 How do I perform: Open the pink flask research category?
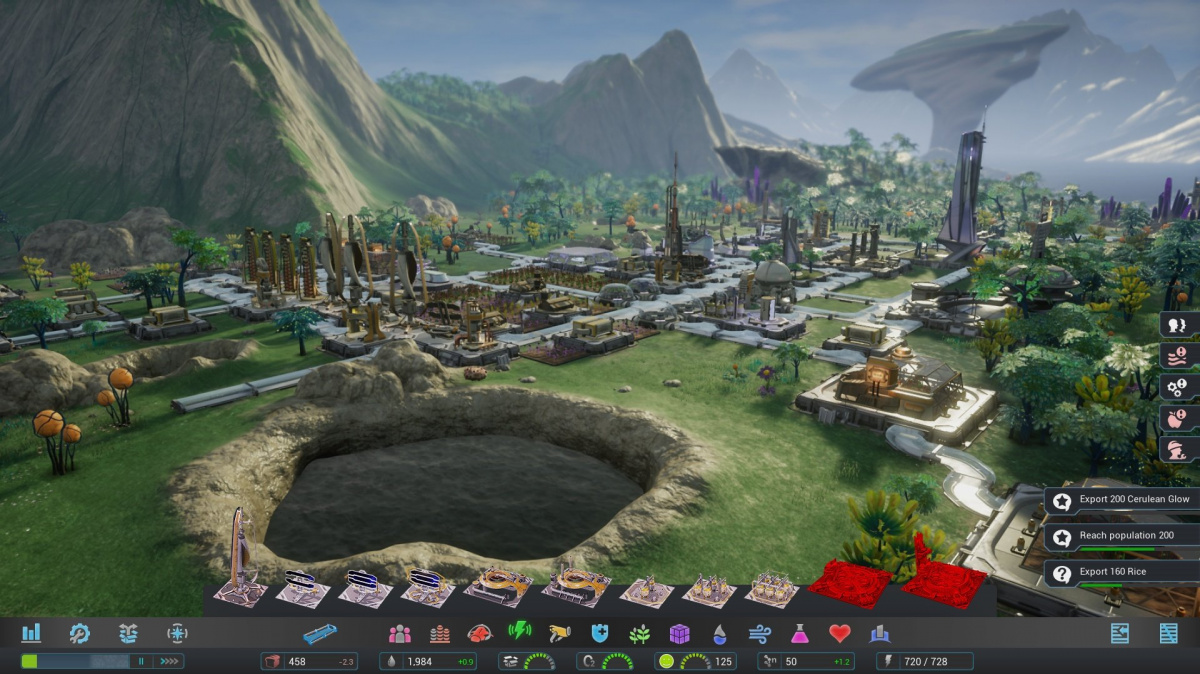tap(799, 633)
